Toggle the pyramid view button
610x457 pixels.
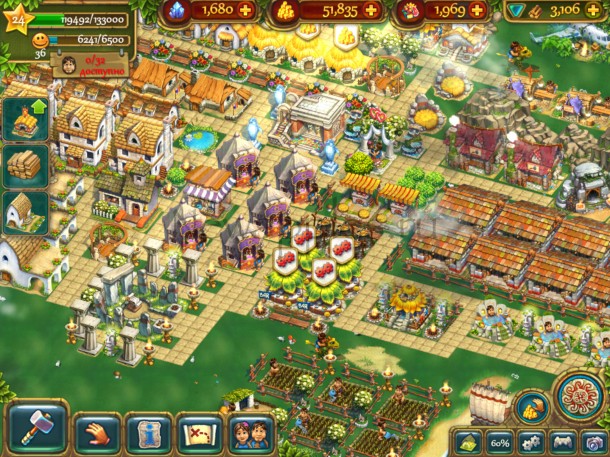(468, 441)
